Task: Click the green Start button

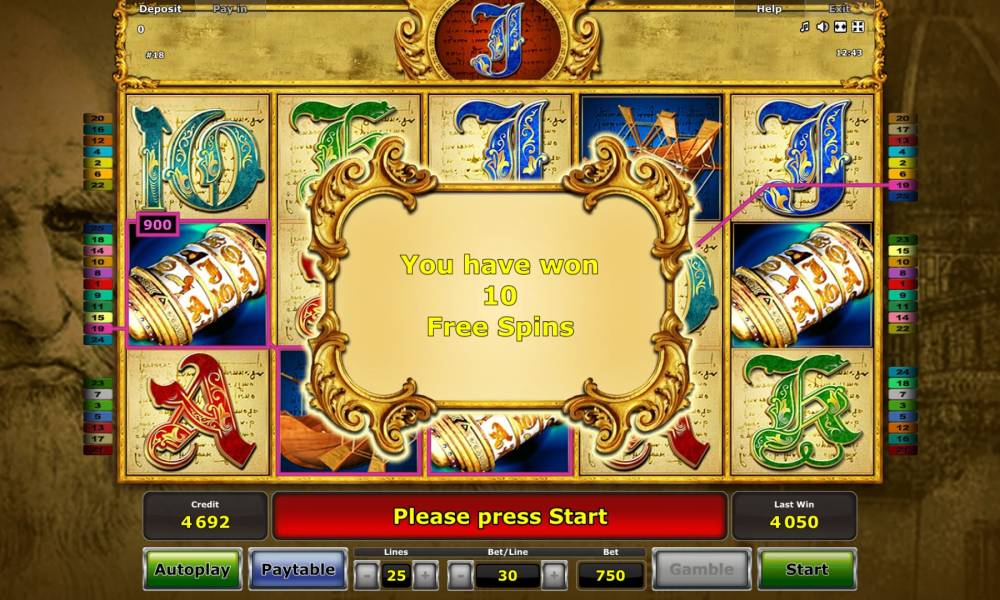Action: (x=806, y=569)
